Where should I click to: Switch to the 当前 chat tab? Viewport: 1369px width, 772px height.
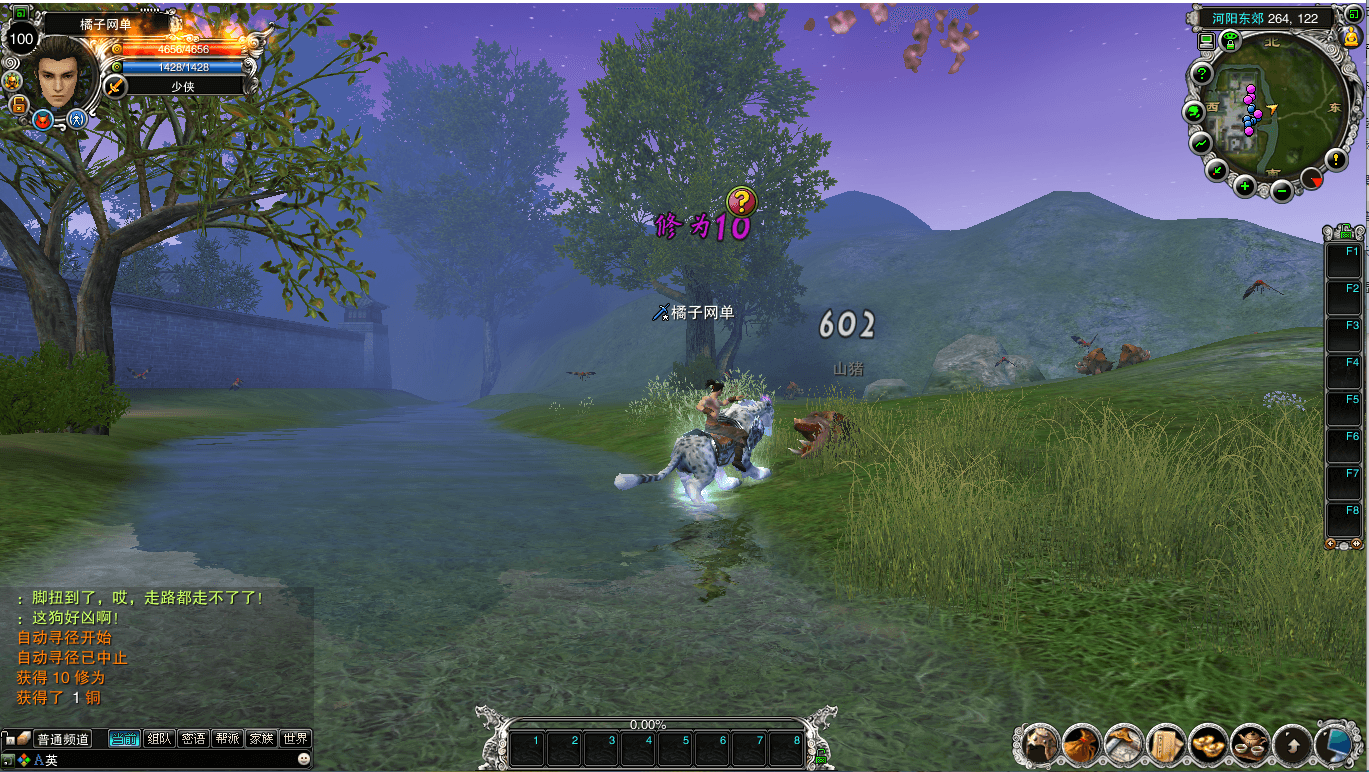pos(124,739)
